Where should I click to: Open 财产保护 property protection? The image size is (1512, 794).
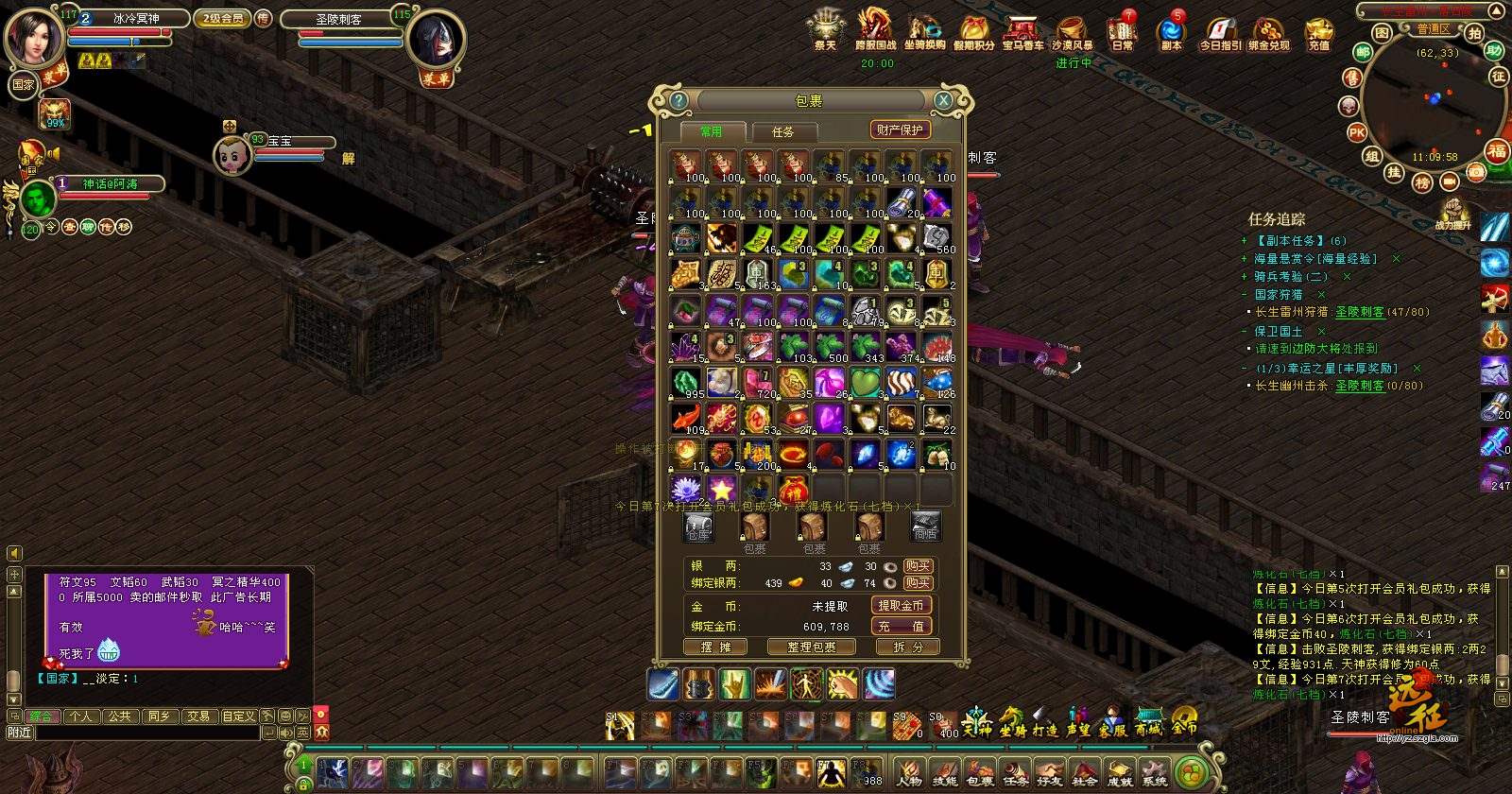click(x=899, y=129)
